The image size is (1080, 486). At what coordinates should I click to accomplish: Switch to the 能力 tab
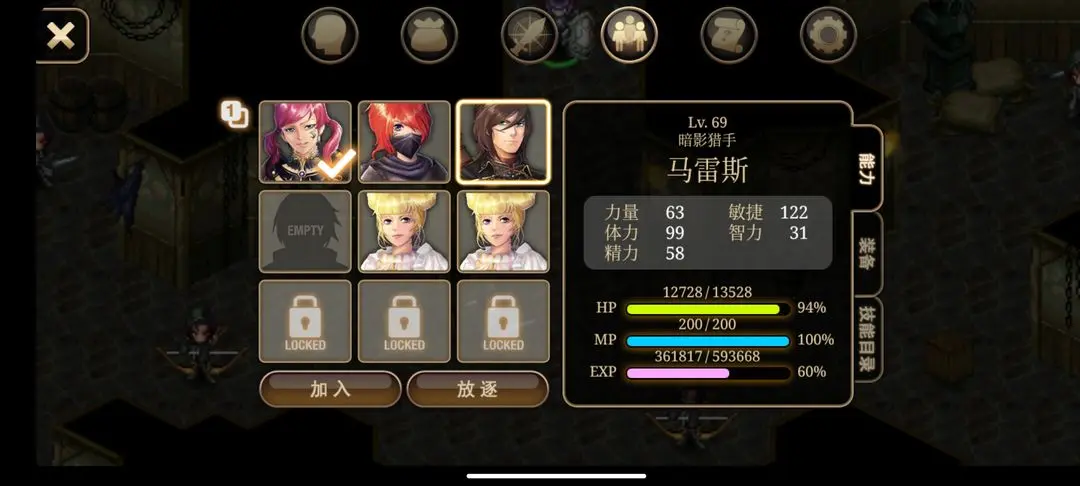[867, 168]
